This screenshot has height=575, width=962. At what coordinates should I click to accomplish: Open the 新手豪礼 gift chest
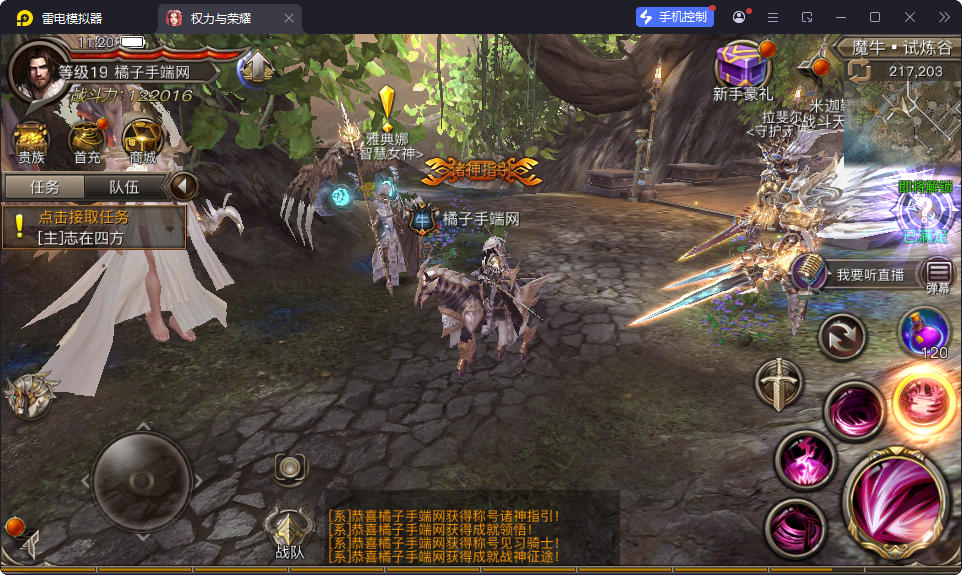pos(743,68)
